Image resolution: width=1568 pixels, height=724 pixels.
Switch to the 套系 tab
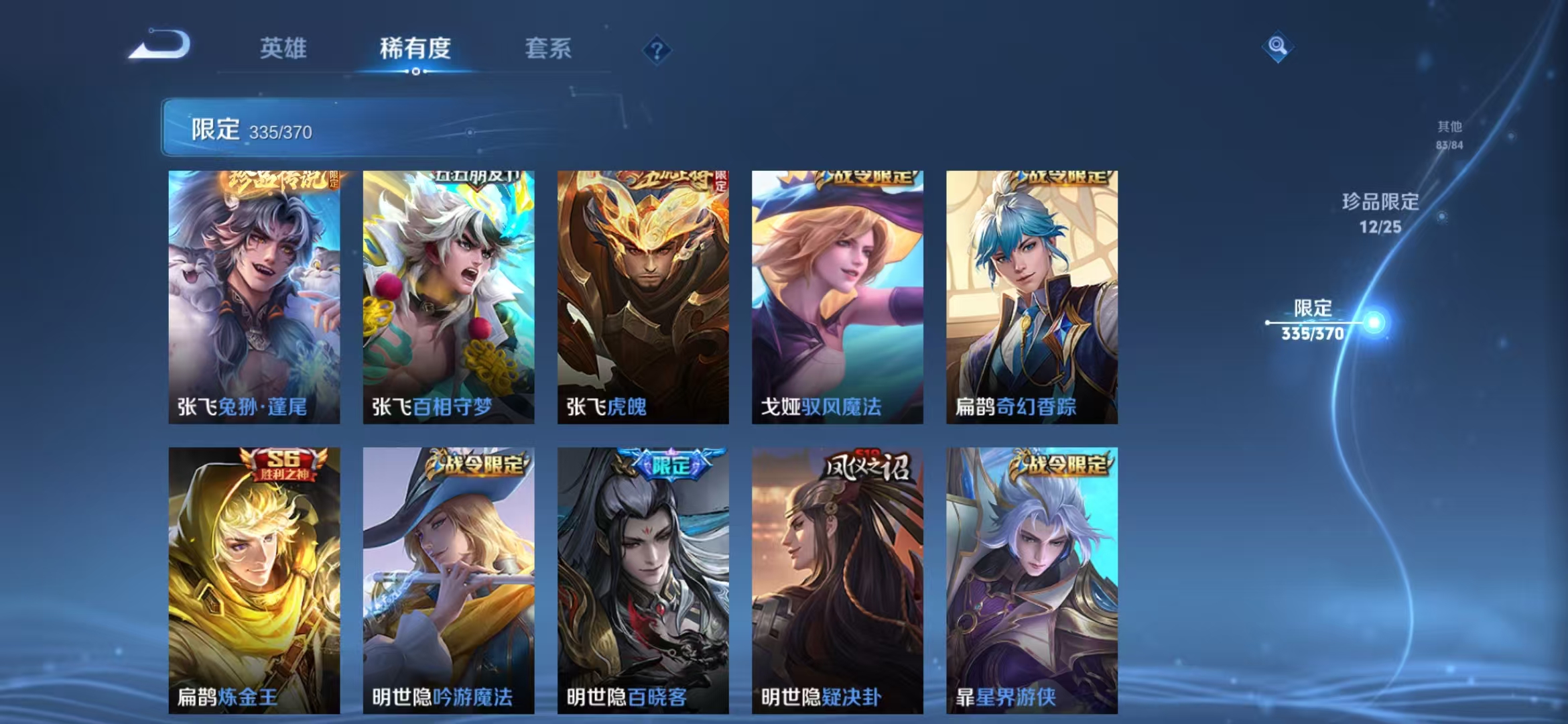coord(549,49)
